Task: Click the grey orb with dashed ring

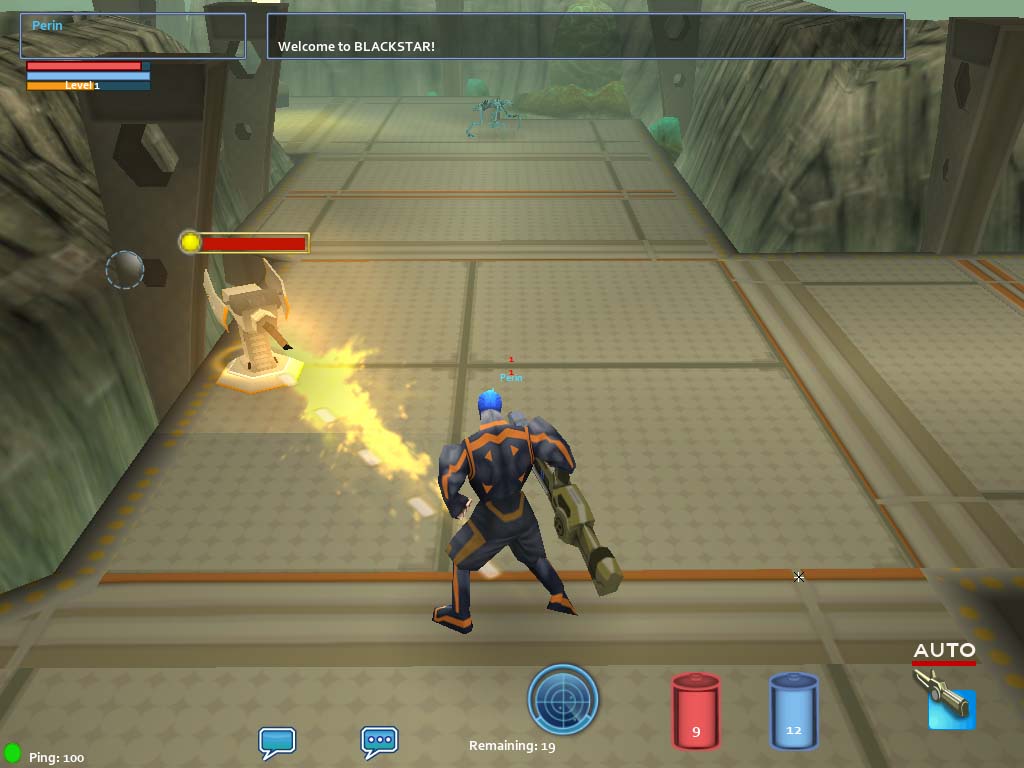Action: [x=125, y=270]
